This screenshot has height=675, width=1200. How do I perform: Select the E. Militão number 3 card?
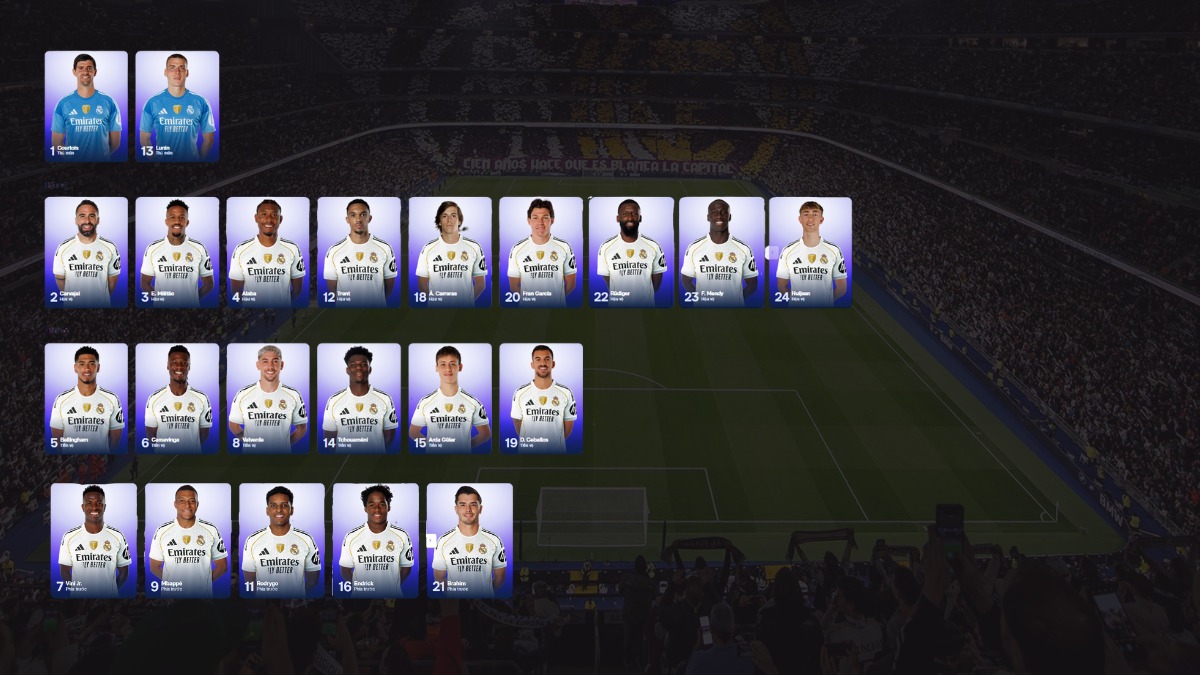177,252
